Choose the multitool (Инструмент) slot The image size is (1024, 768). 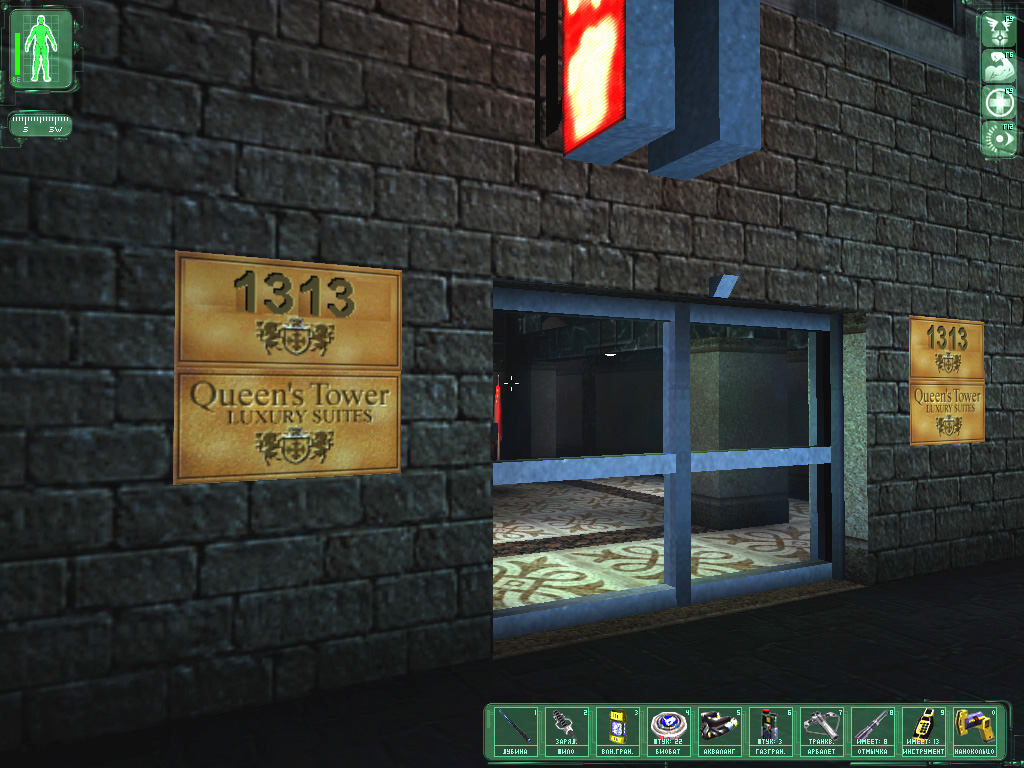927,731
